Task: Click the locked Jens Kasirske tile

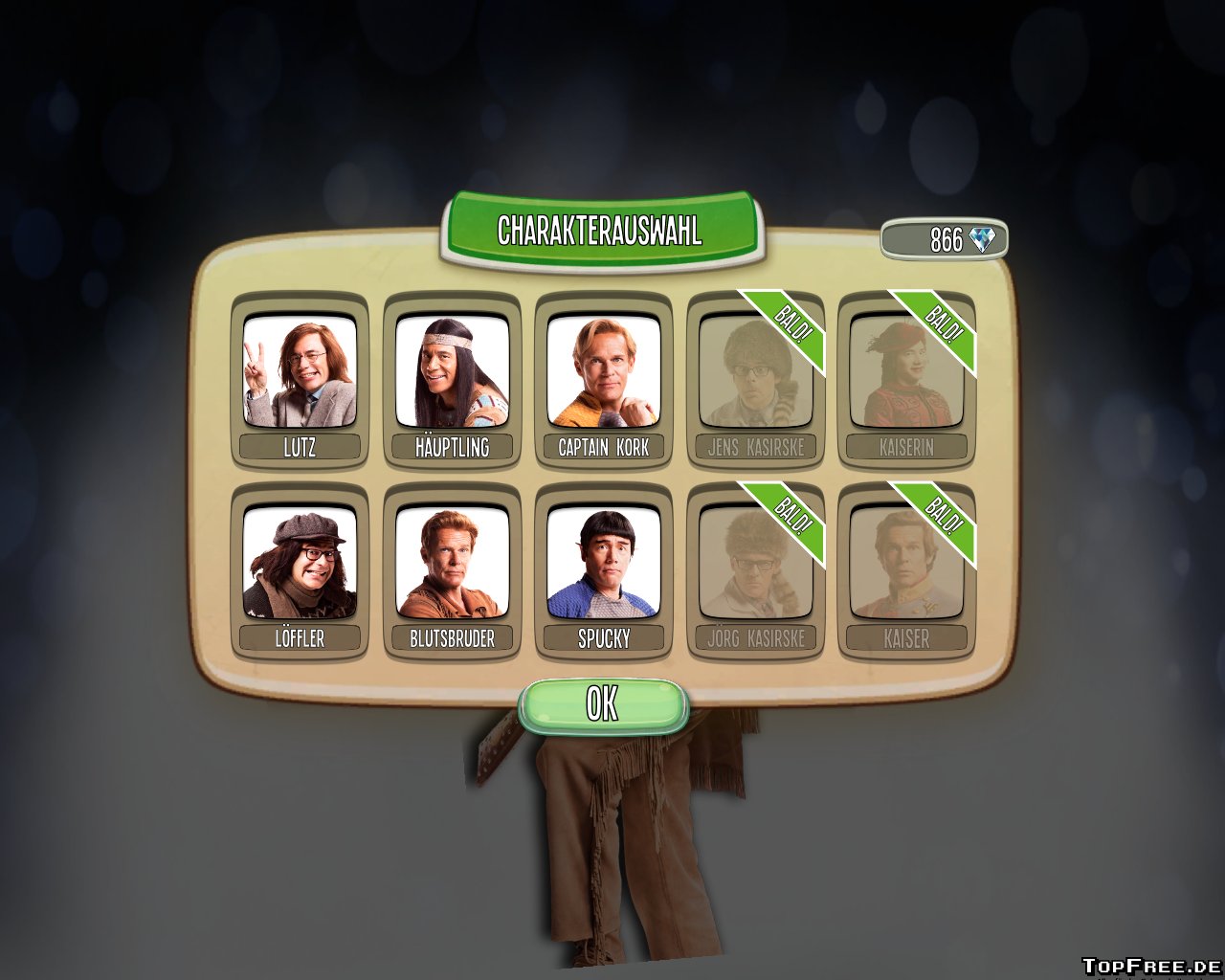Action: click(x=755, y=373)
